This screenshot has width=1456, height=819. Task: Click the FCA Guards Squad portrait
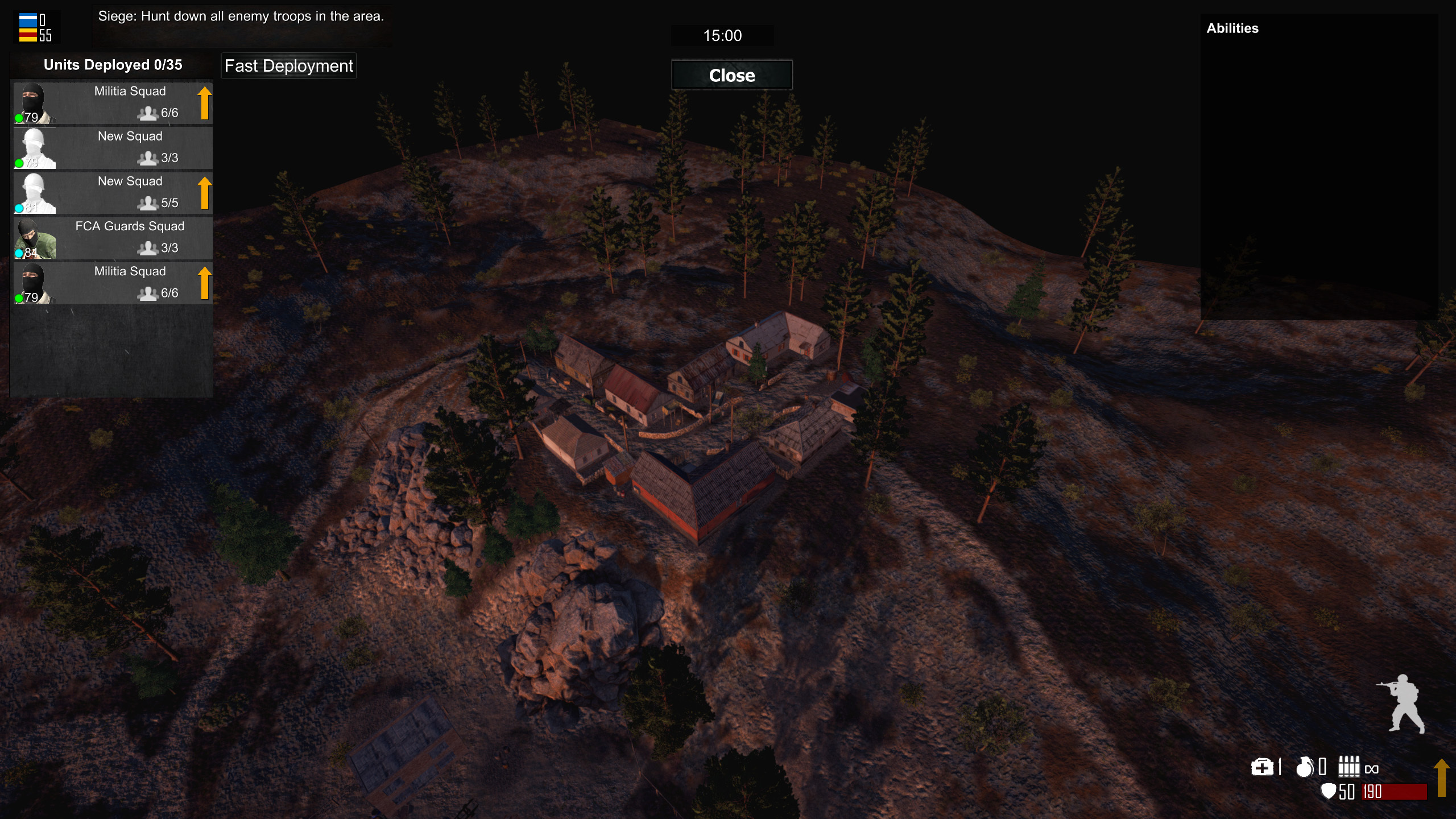[x=34, y=238]
